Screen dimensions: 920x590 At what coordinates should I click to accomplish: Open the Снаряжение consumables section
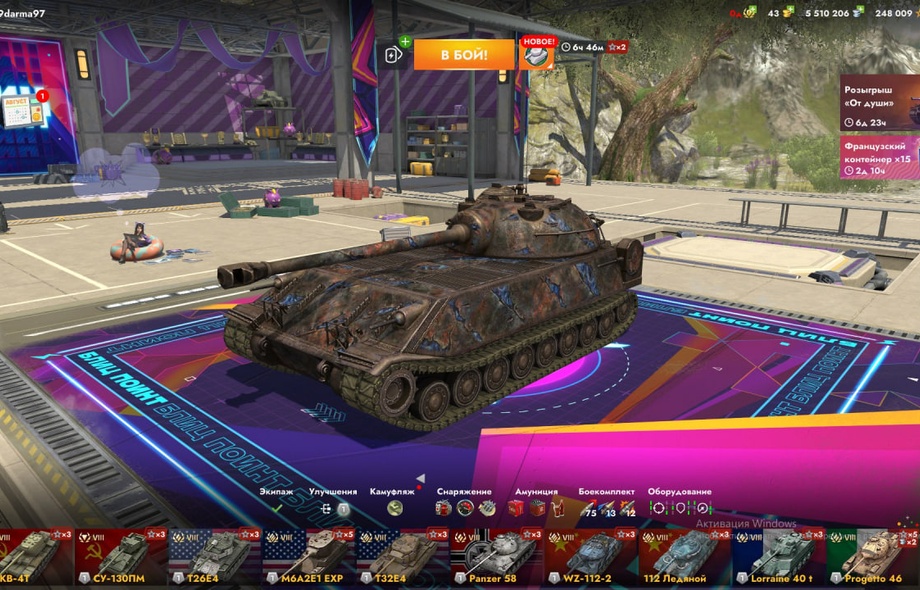464,501
